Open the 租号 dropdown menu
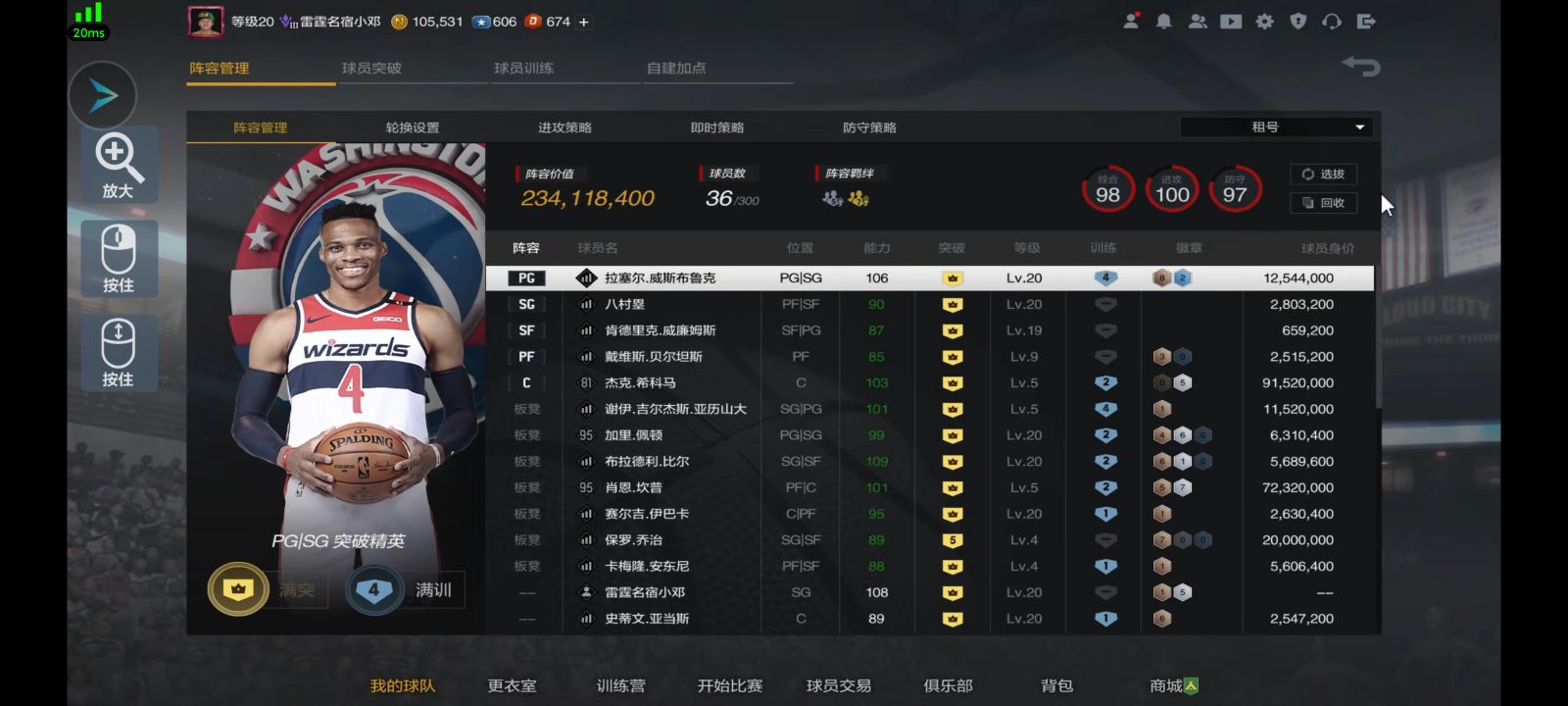The width and height of the screenshot is (1568, 706). point(1274,126)
